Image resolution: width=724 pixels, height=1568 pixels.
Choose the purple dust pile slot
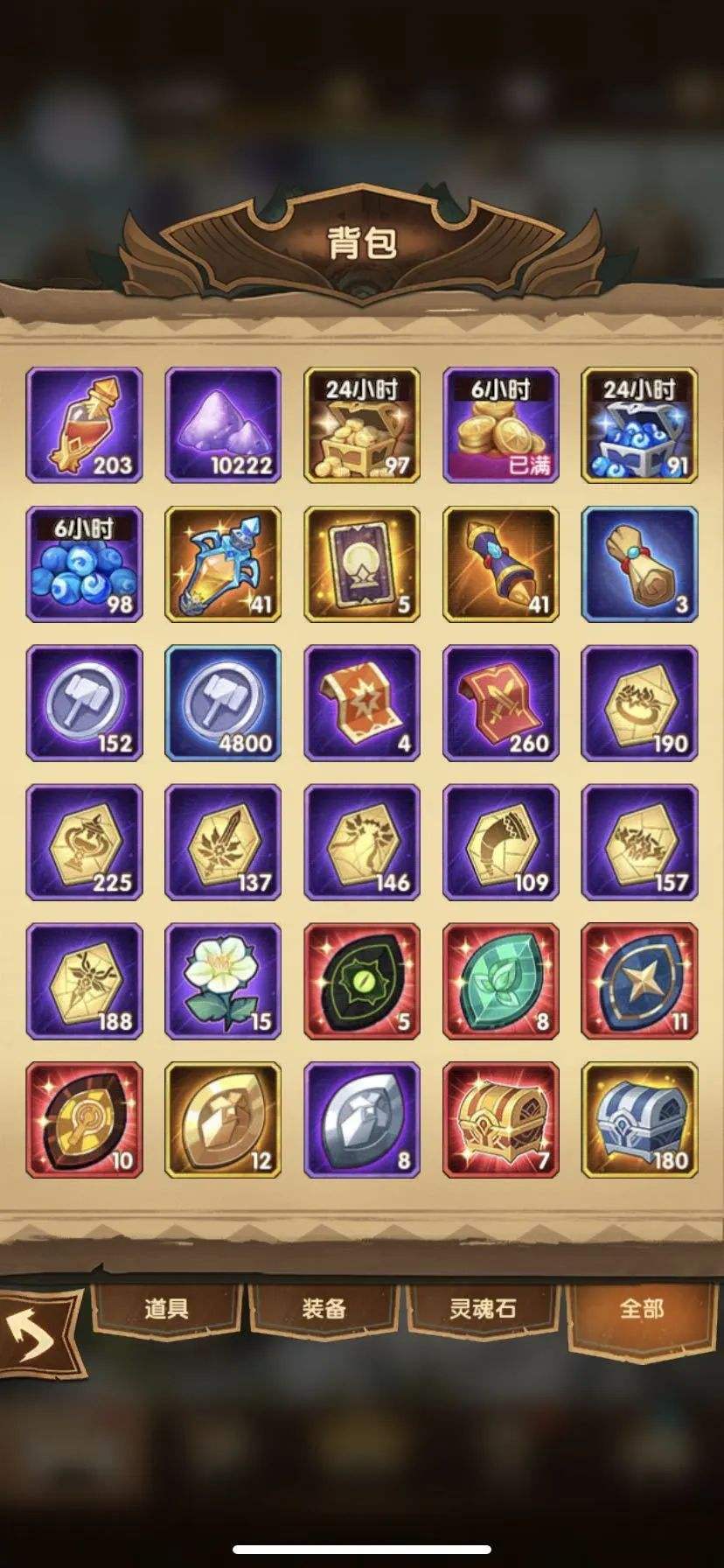pyautogui.click(x=223, y=425)
